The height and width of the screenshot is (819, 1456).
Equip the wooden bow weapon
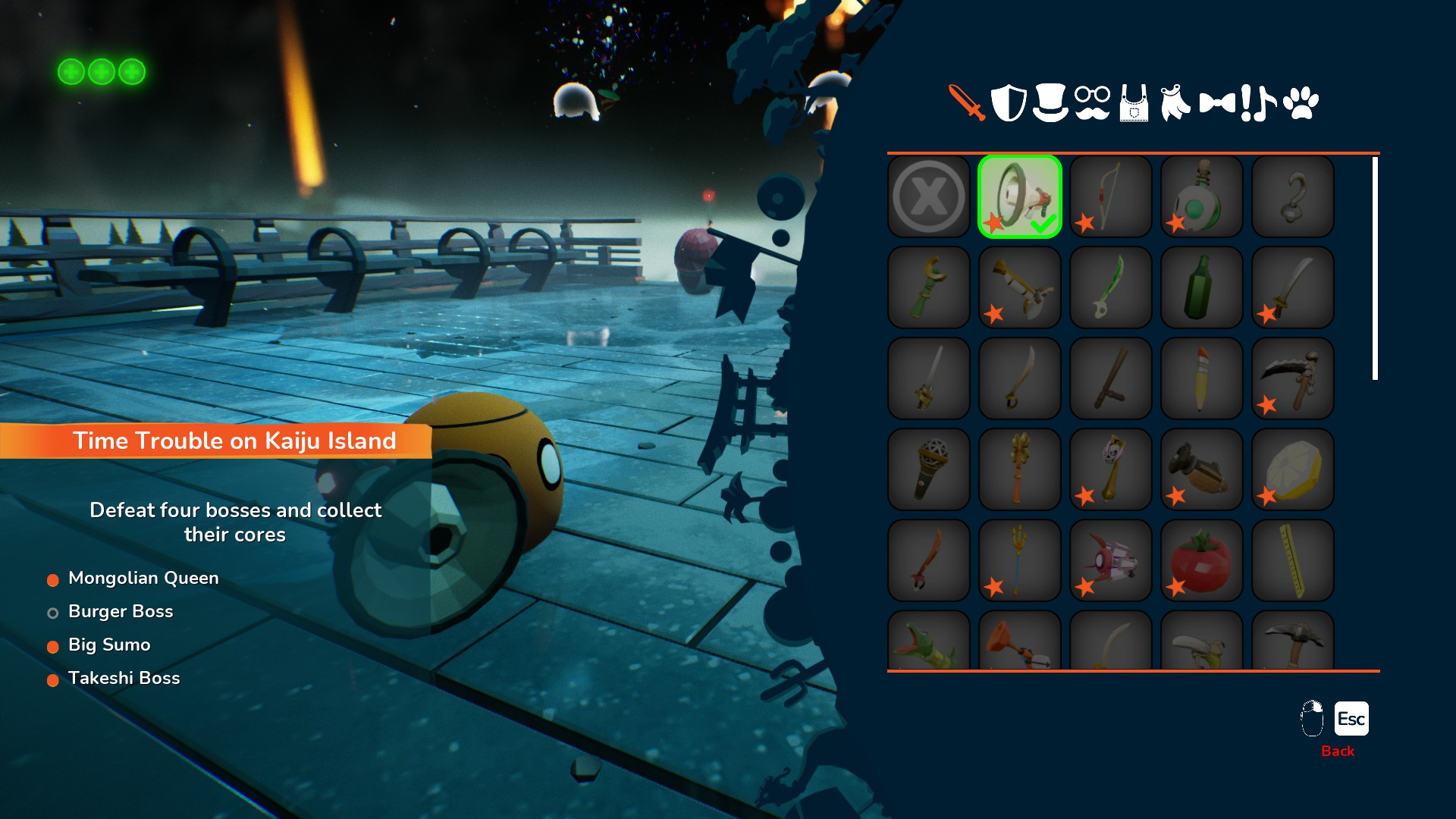pos(1111,196)
